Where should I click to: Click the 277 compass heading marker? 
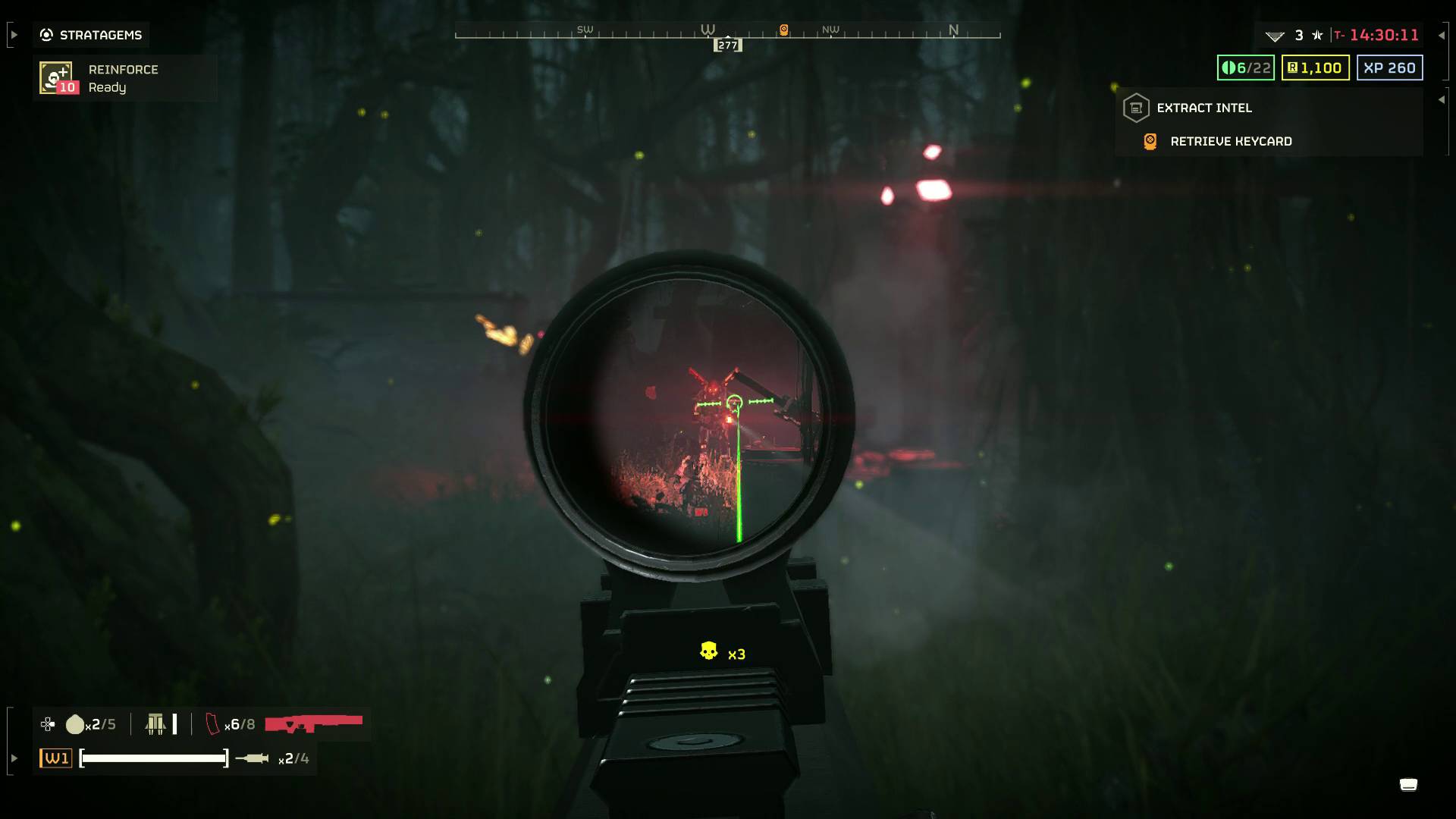[x=727, y=45]
